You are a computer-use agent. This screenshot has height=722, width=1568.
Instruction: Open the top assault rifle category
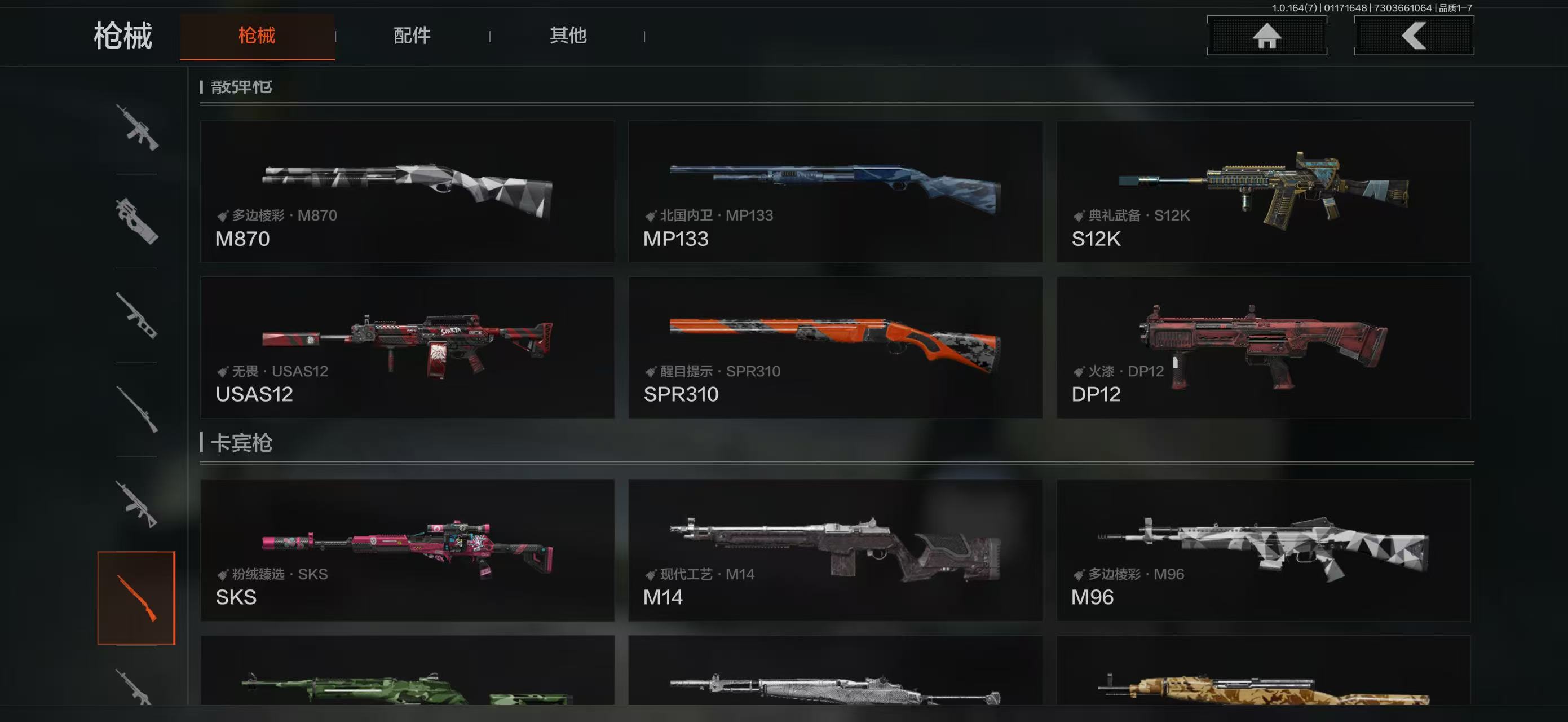[136, 127]
